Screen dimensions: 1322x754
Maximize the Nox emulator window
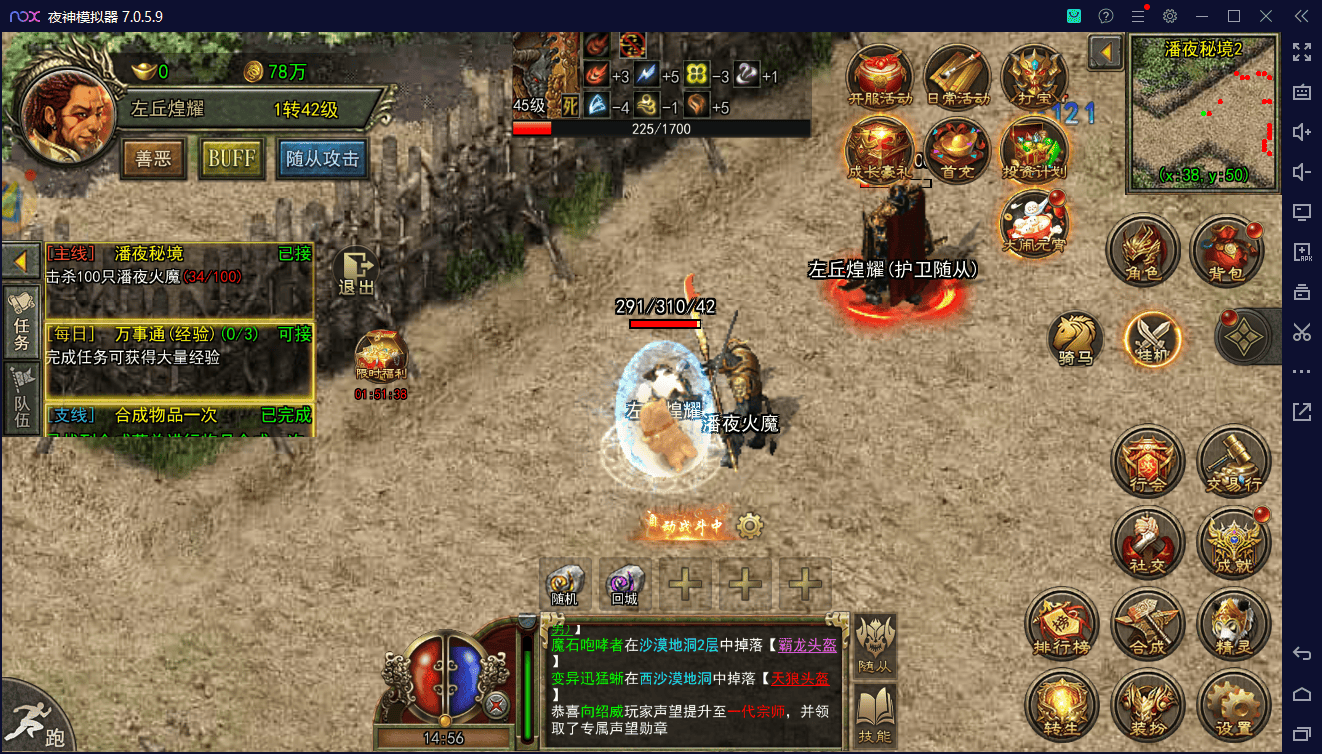[x=1234, y=16]
